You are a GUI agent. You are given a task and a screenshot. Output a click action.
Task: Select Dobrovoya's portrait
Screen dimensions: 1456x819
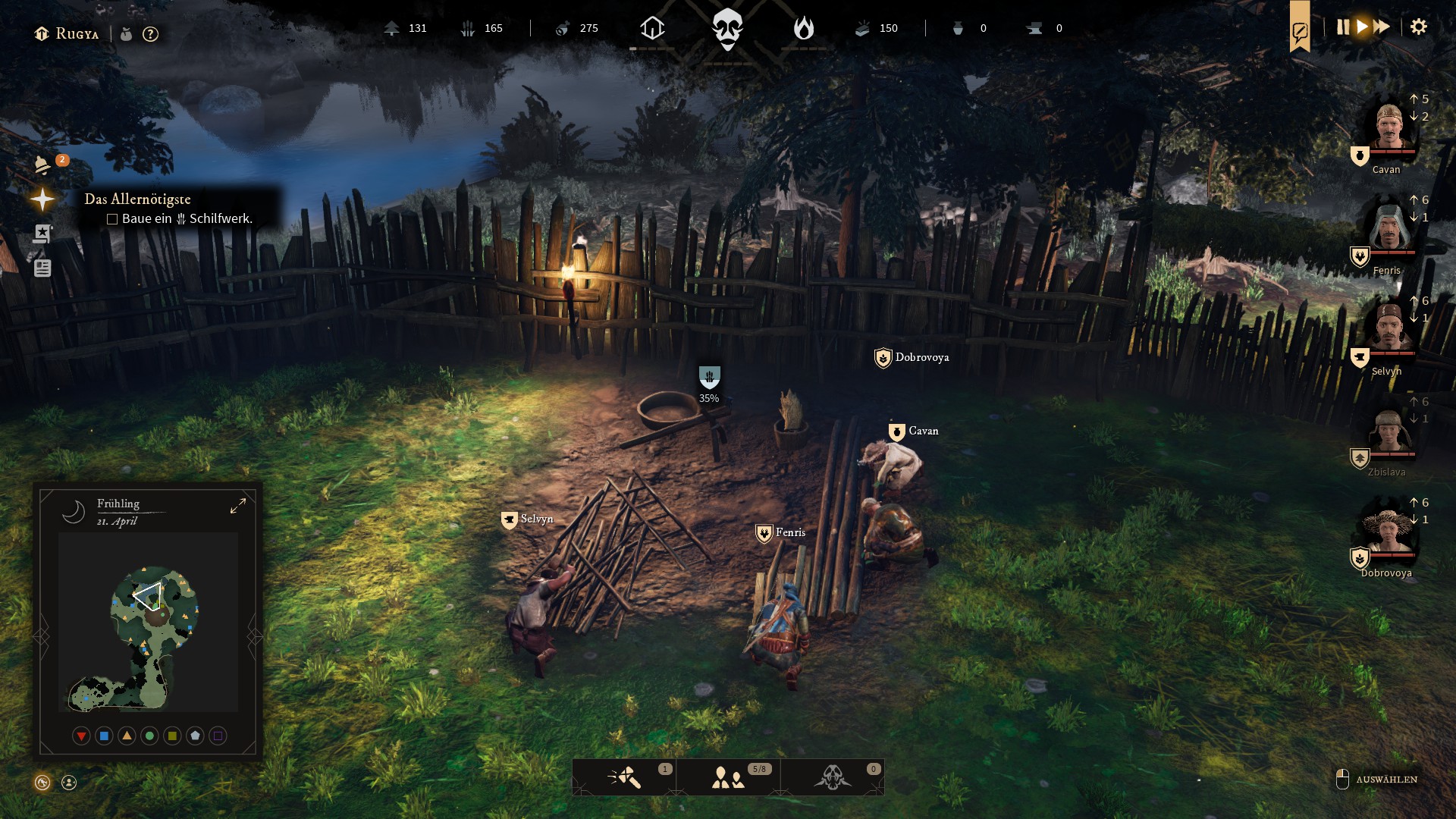[x=1389, y=531]
